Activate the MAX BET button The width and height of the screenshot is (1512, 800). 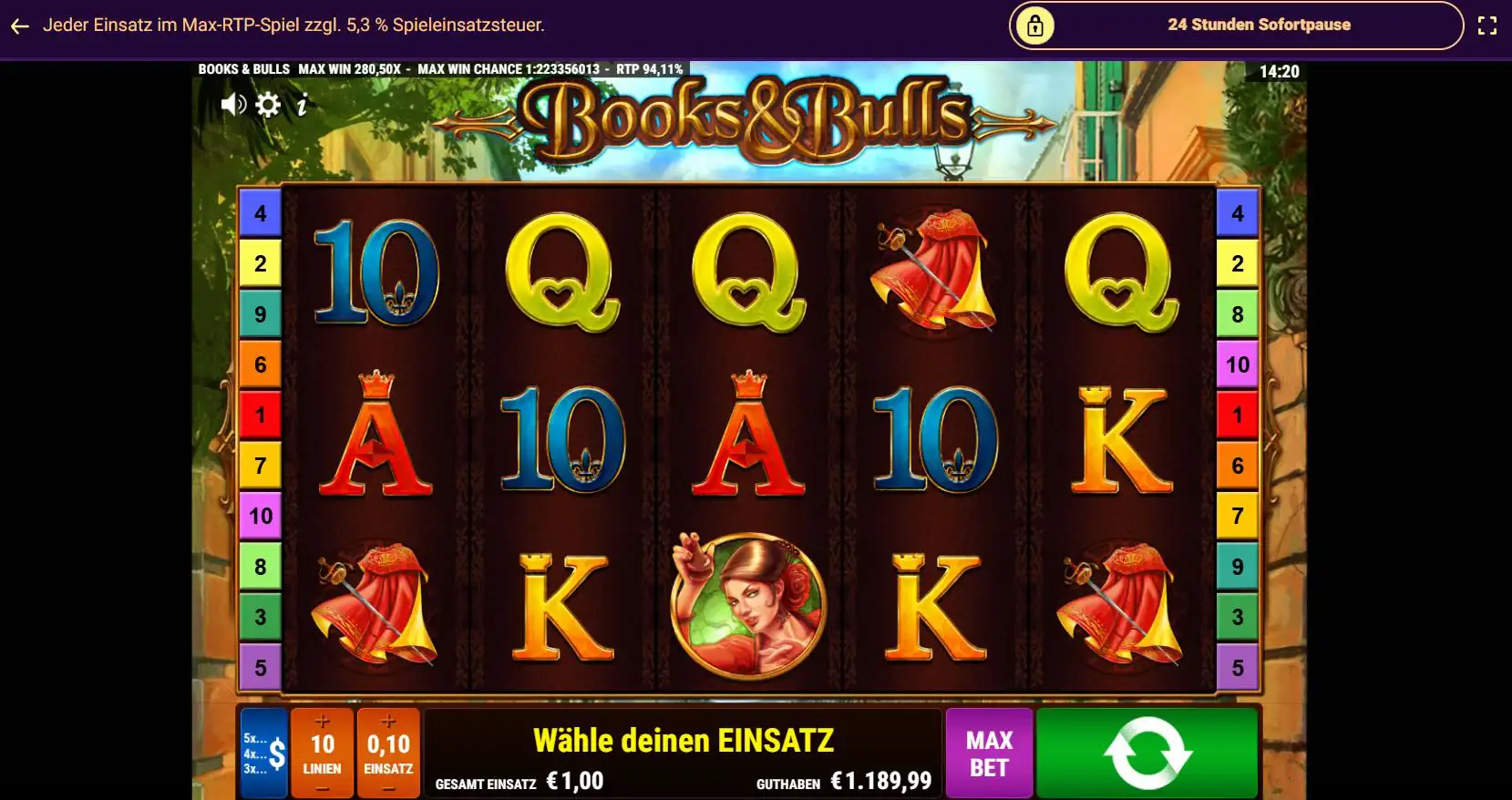click(x=989, y=752)
